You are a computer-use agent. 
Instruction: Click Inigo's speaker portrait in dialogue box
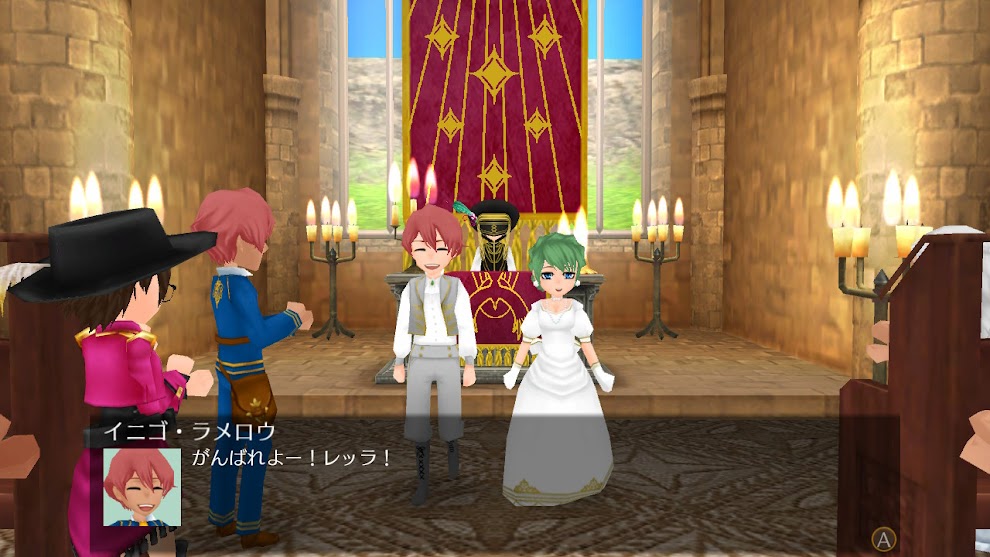point(142,486)
